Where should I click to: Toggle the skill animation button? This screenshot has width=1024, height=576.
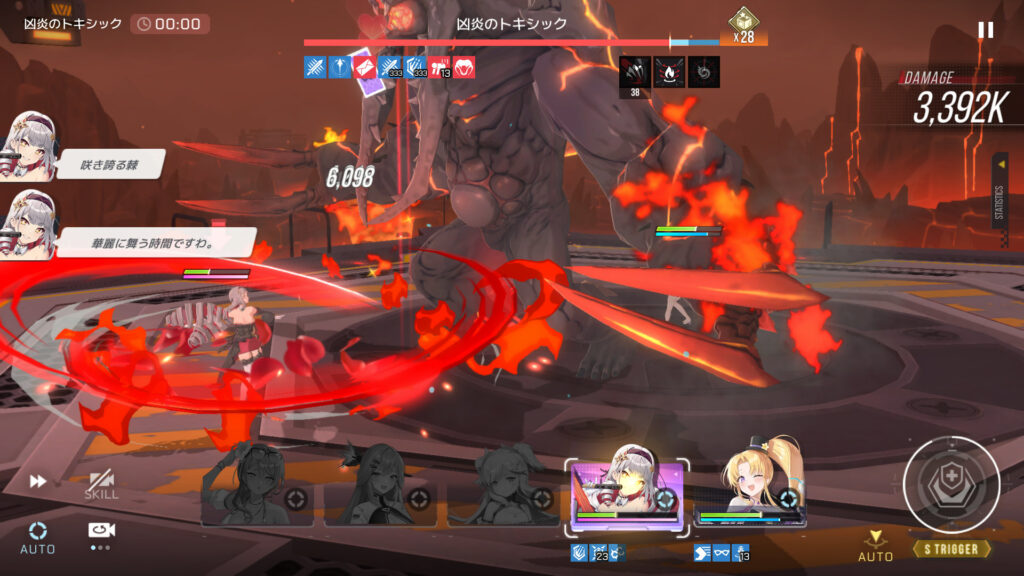(x=101, y=485)
